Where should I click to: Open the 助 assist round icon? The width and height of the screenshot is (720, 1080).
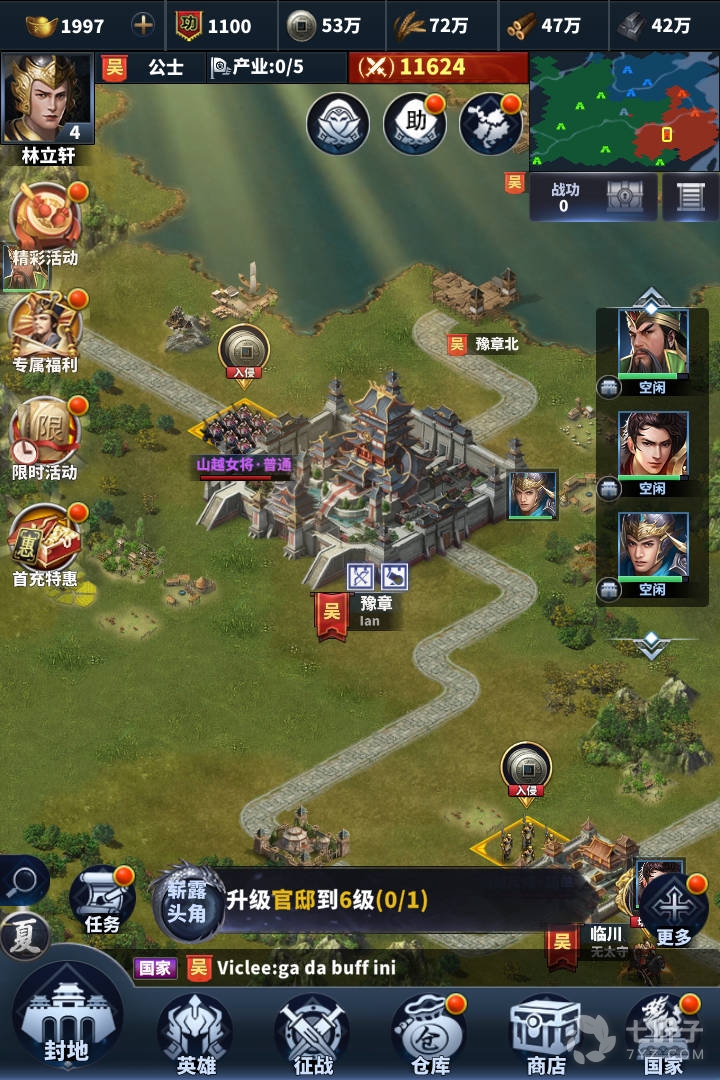pyautogui.click(x=414, y=124)
